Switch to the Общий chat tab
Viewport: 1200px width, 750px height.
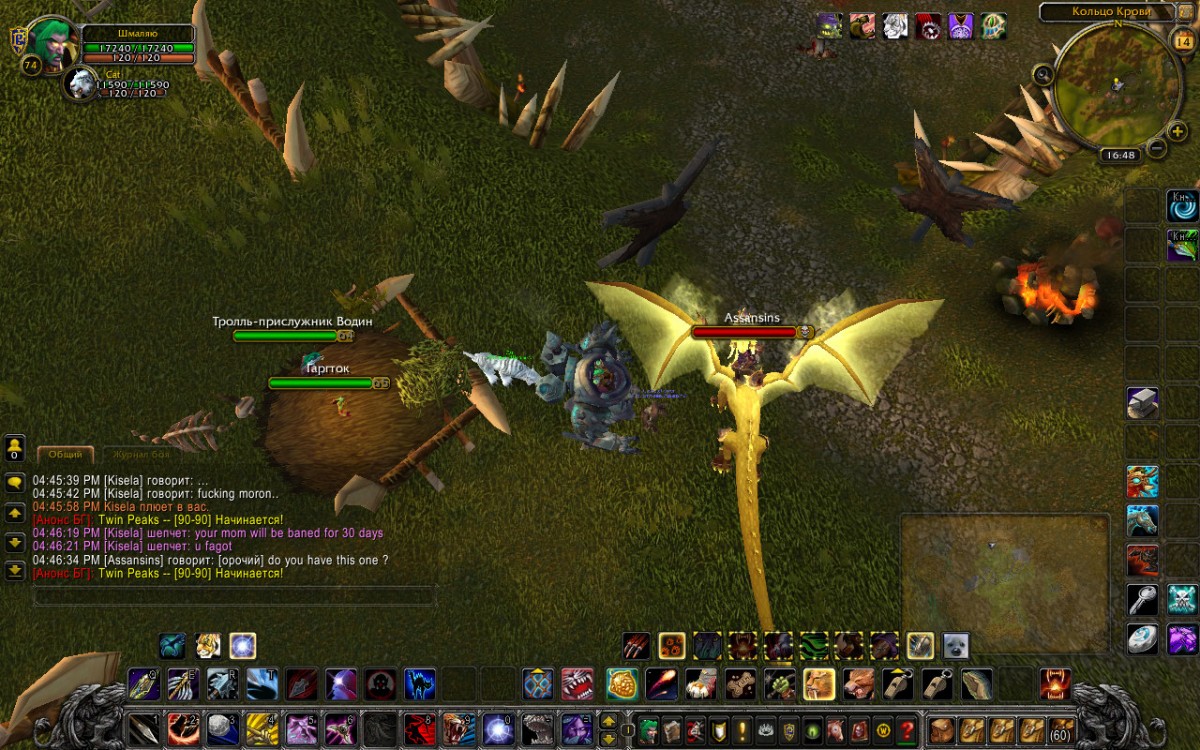coord(65,454)
